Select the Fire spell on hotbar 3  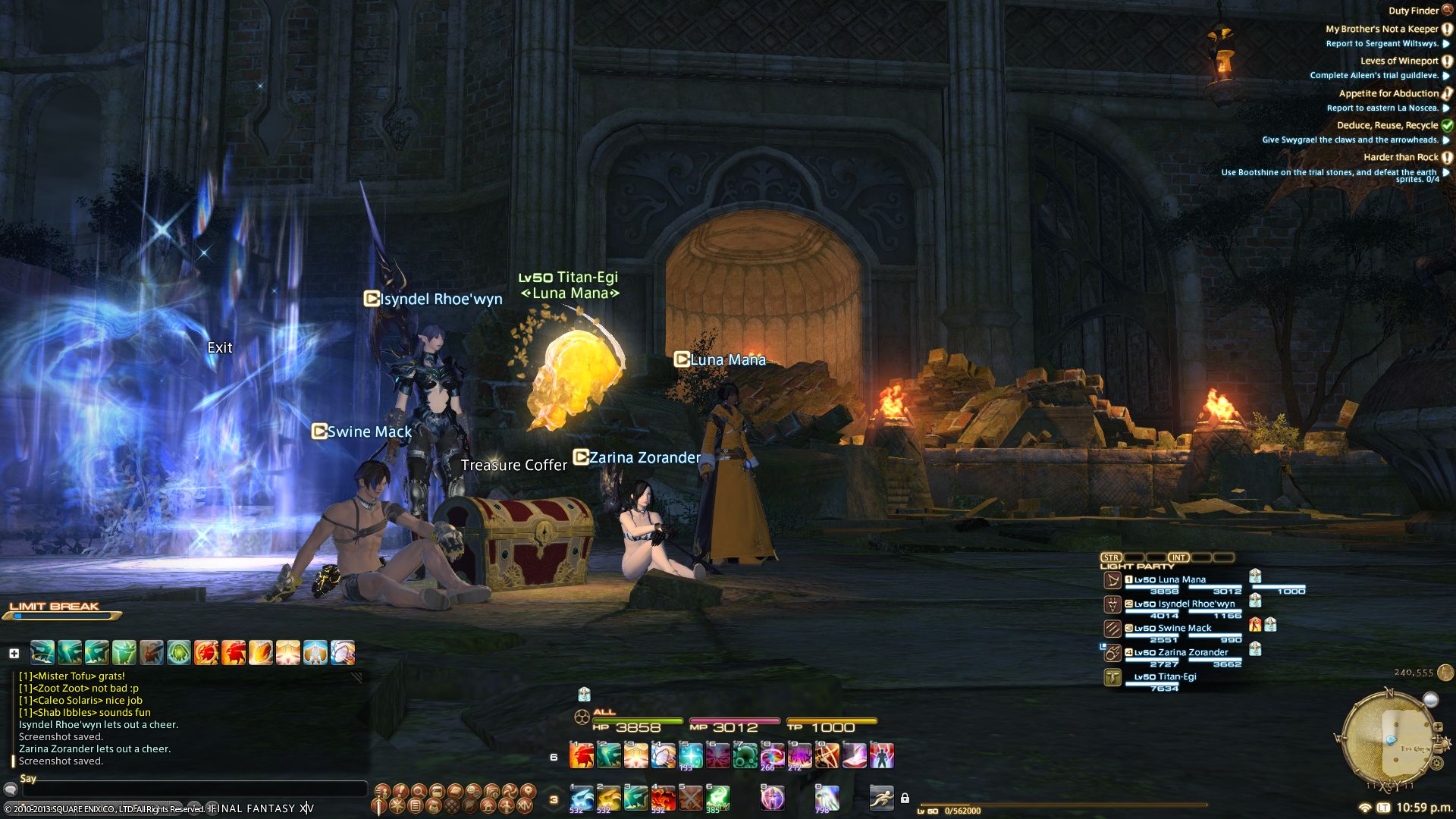664,796
